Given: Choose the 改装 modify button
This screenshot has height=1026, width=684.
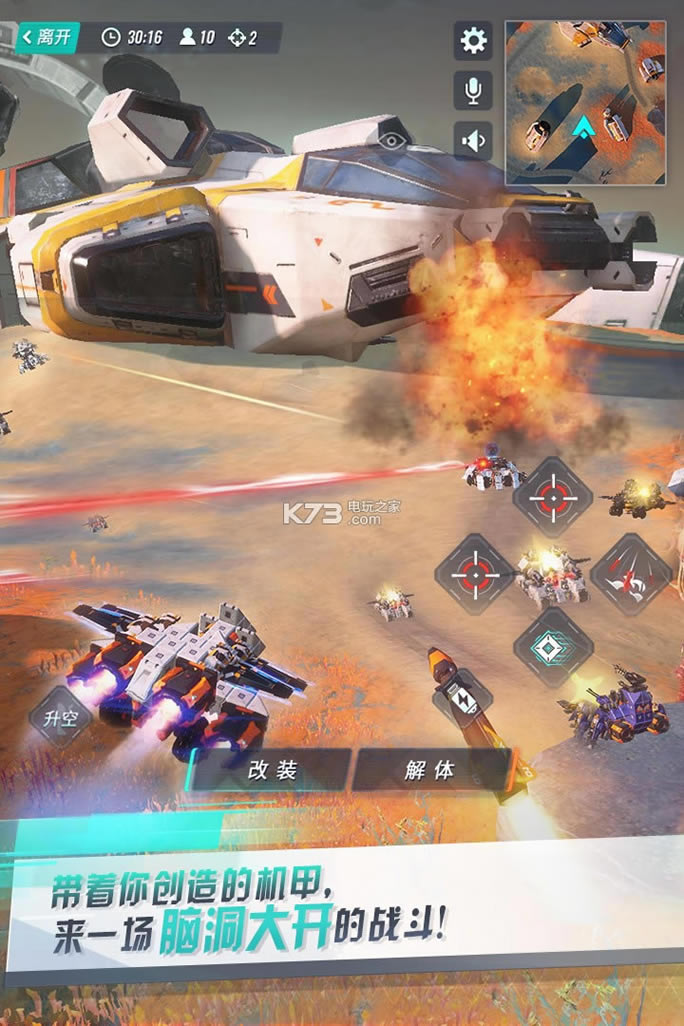Looking at the screenshot, I should coord(271,770).
